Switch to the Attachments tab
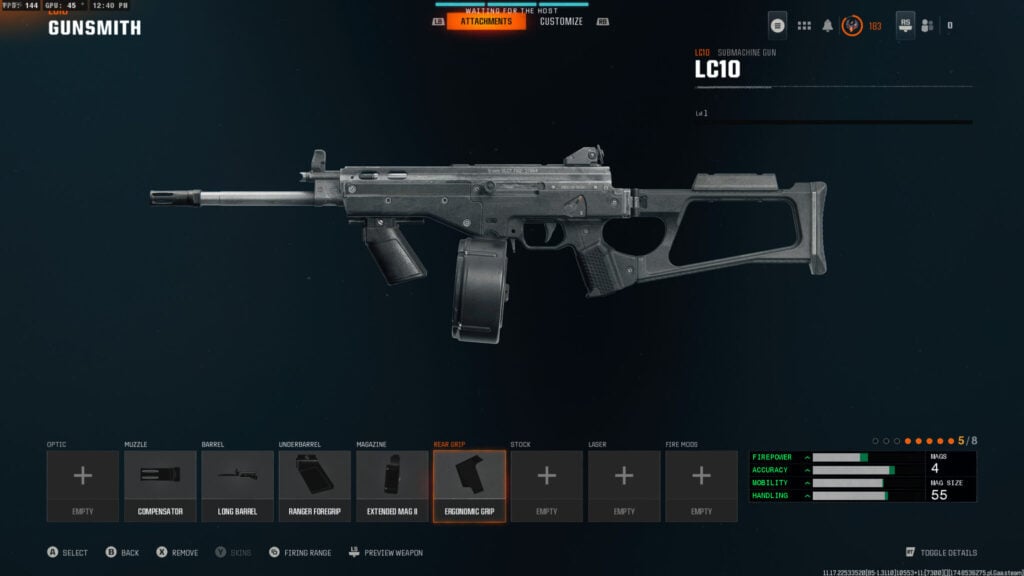 point(486,21)
